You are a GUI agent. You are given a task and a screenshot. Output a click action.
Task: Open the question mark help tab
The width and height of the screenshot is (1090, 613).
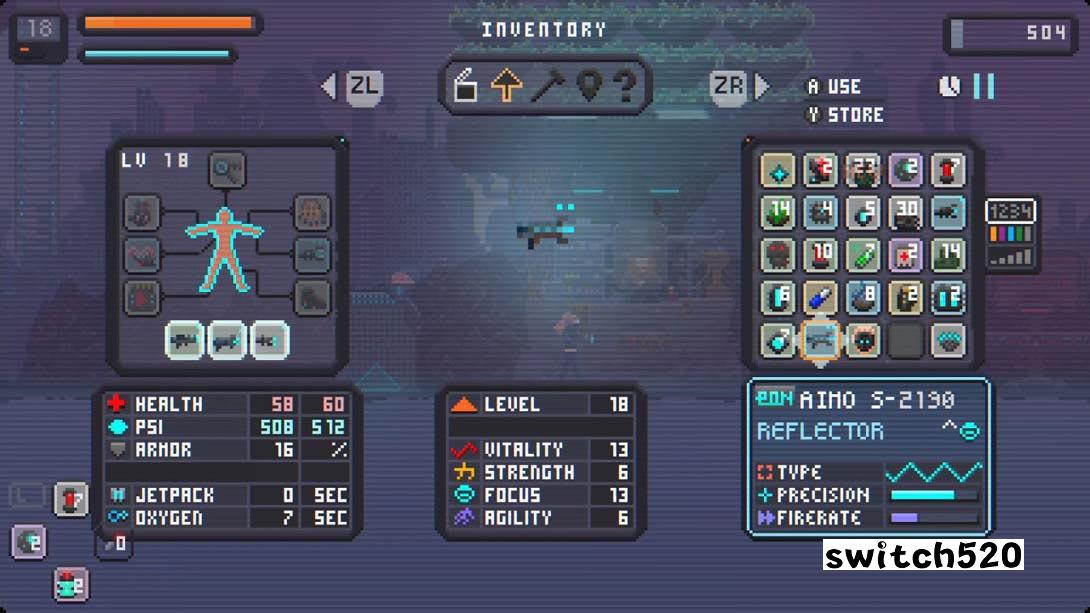point(626,87)
